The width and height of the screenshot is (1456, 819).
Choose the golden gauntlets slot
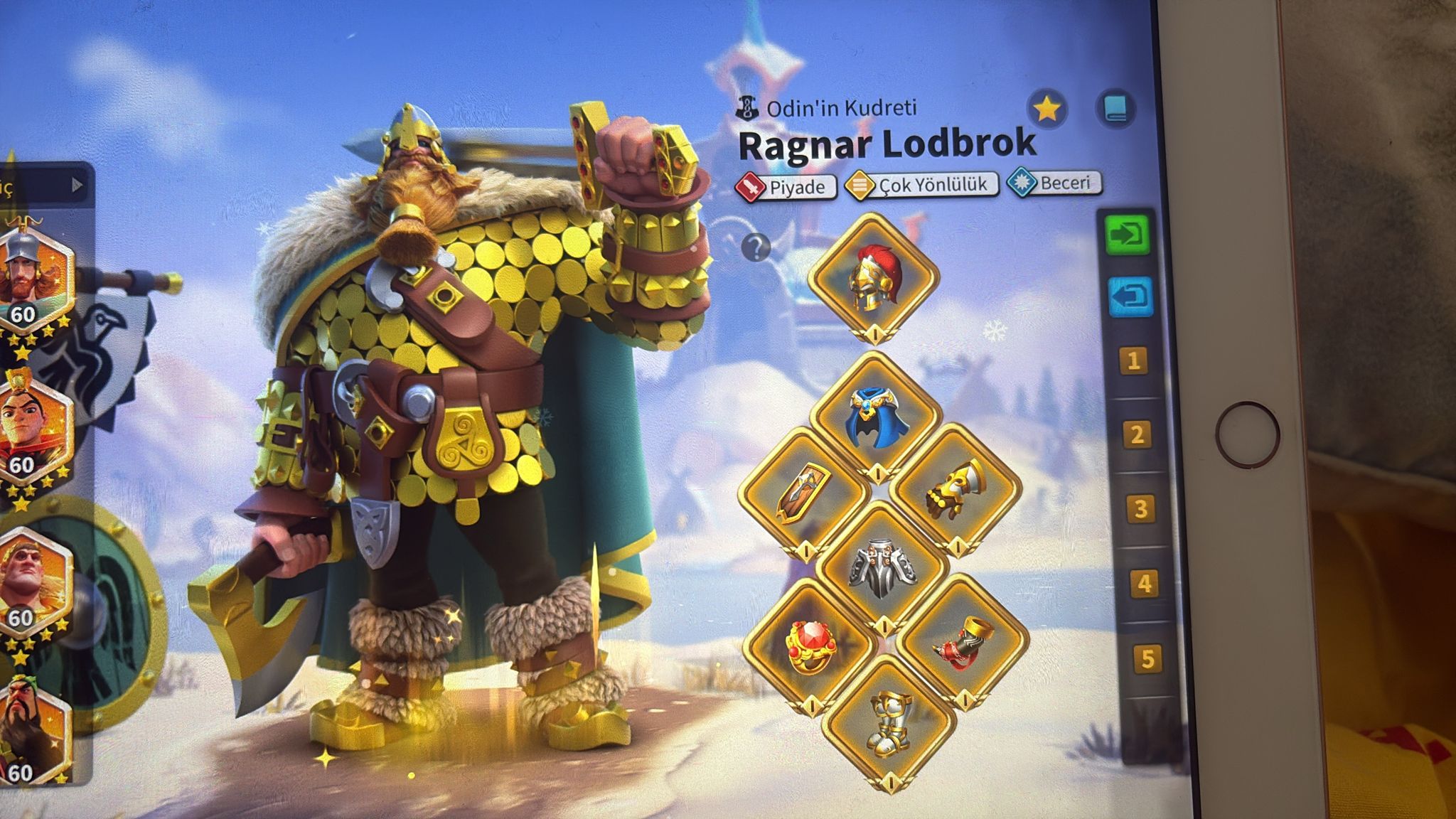pos(955,491)
